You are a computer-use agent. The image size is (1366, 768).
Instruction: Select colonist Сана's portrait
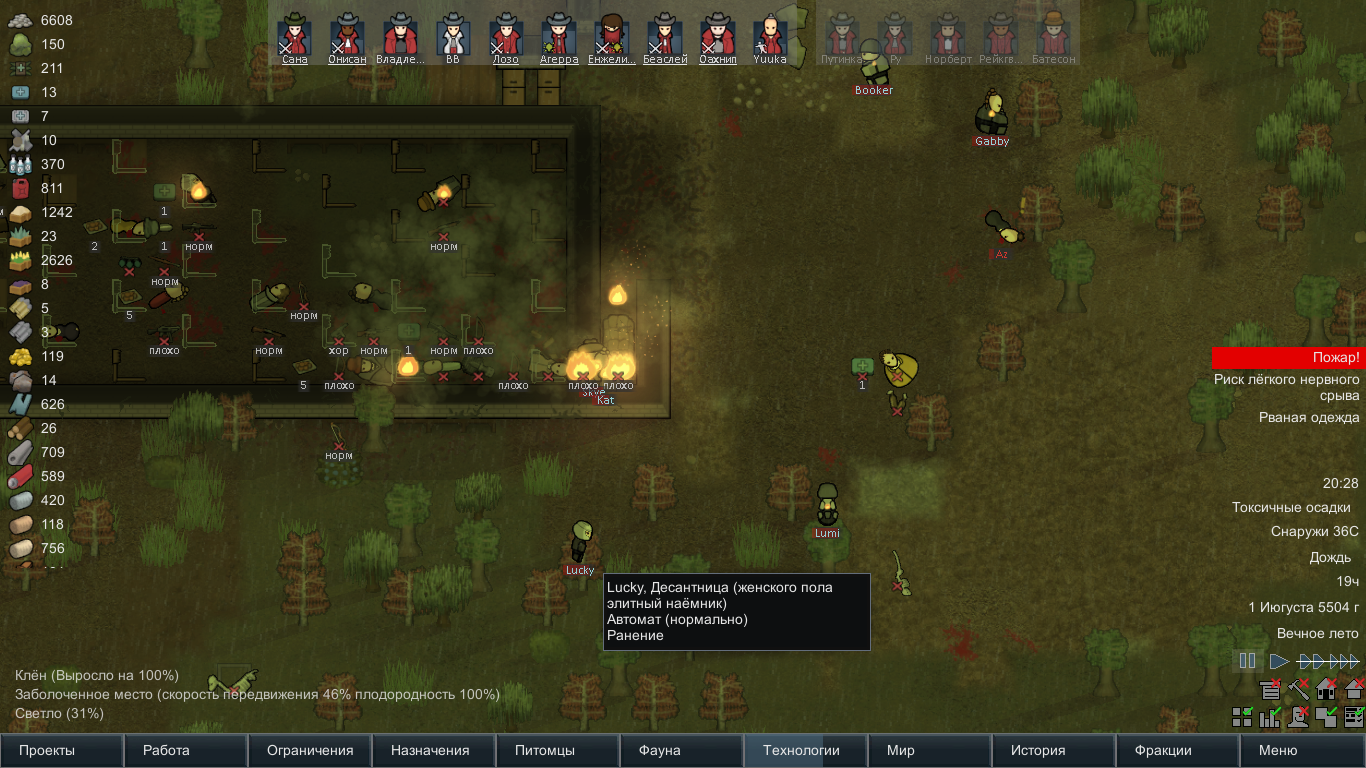[295, 36]
